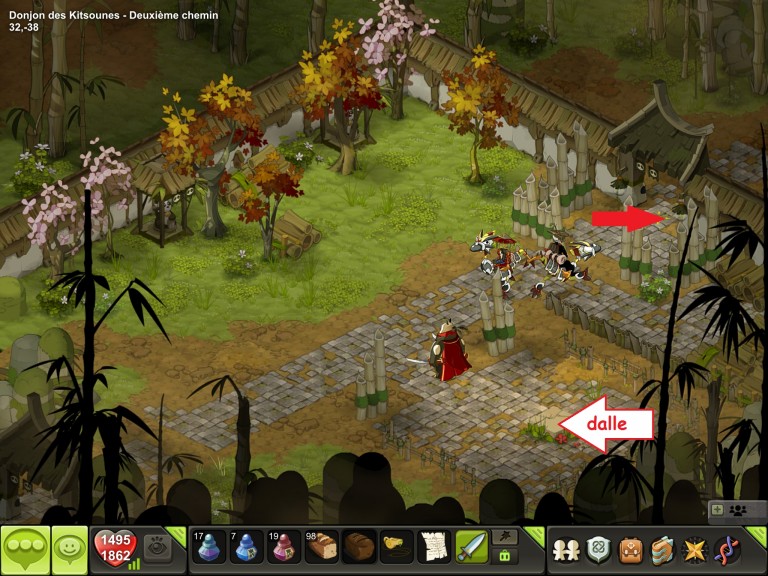Activate the sword weapon attack slot
This screenshot has height=576, width=768.
(x=472, y=547)
